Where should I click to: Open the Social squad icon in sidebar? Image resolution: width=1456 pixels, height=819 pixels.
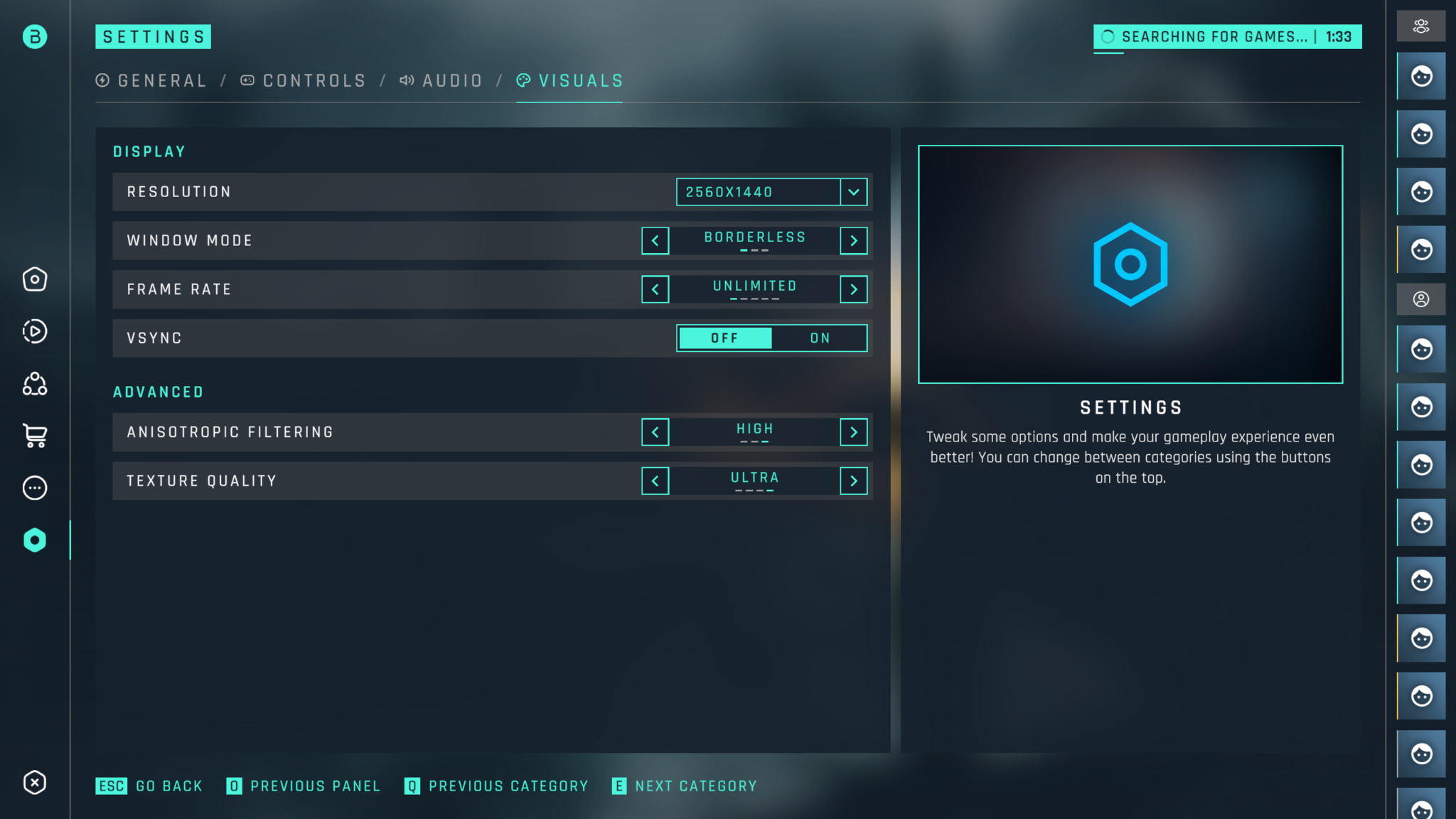pos(34,384)
